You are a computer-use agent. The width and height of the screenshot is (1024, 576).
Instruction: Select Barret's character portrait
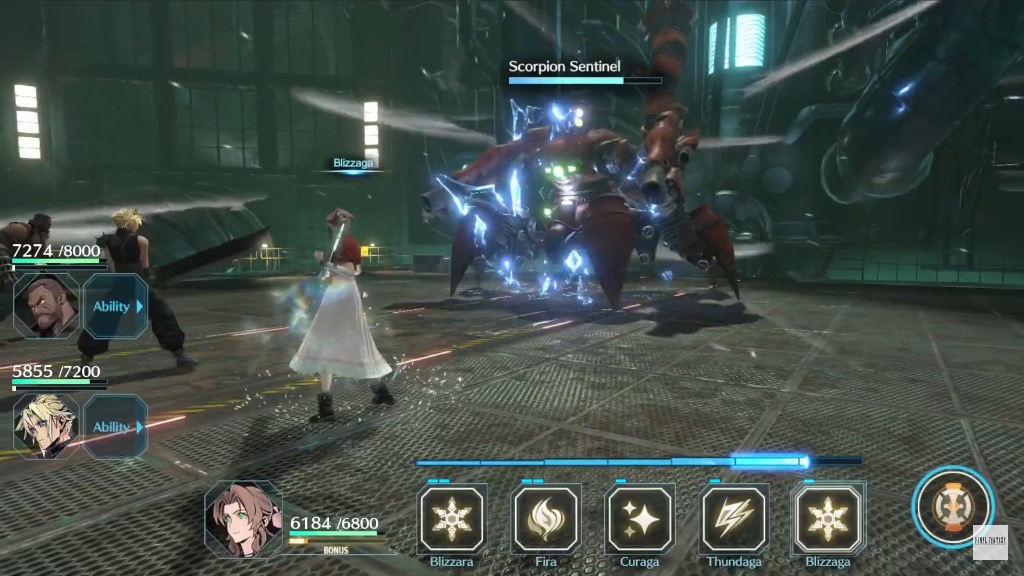46,306
